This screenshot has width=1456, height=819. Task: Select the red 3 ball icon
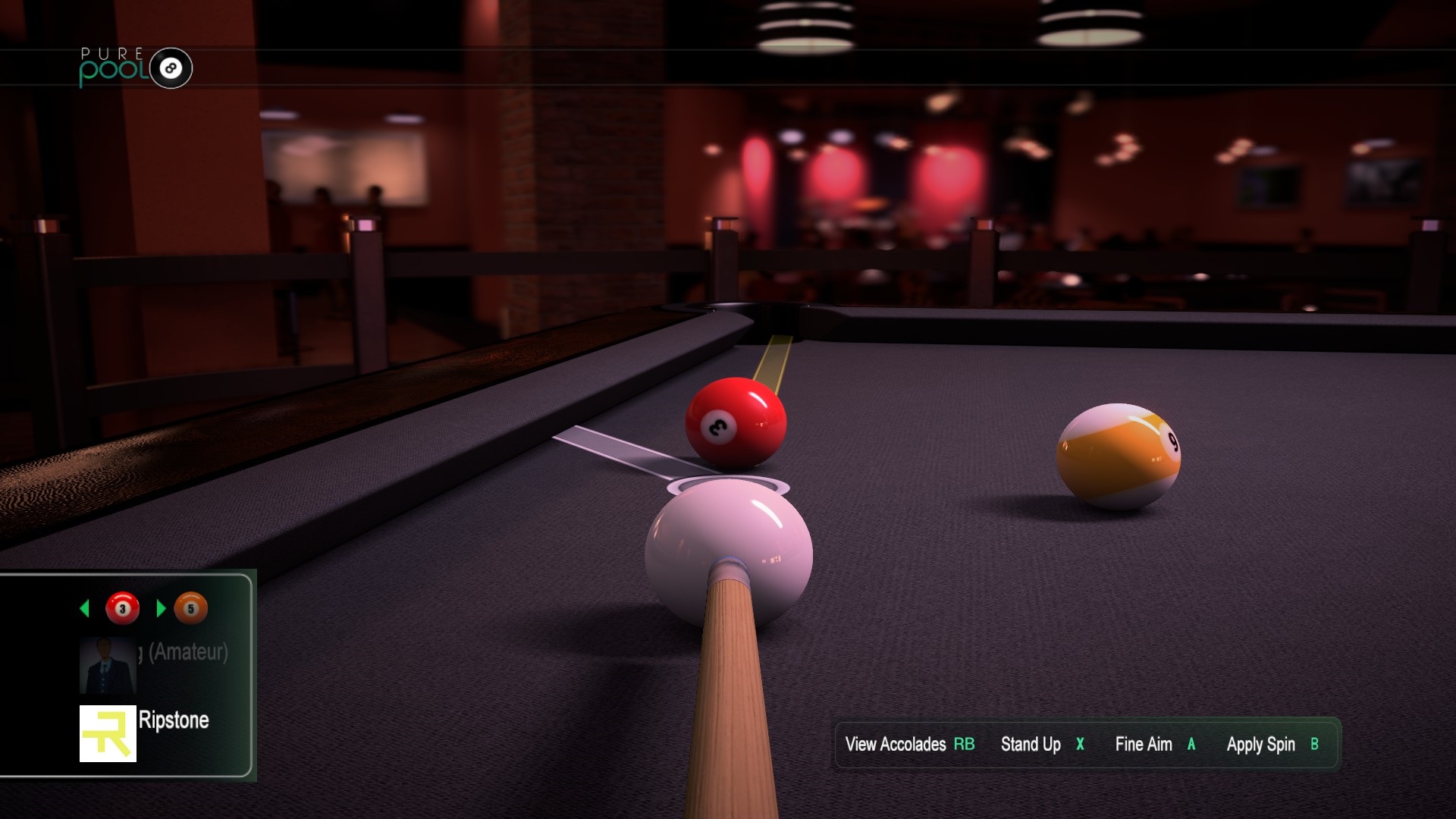[122, 608]
